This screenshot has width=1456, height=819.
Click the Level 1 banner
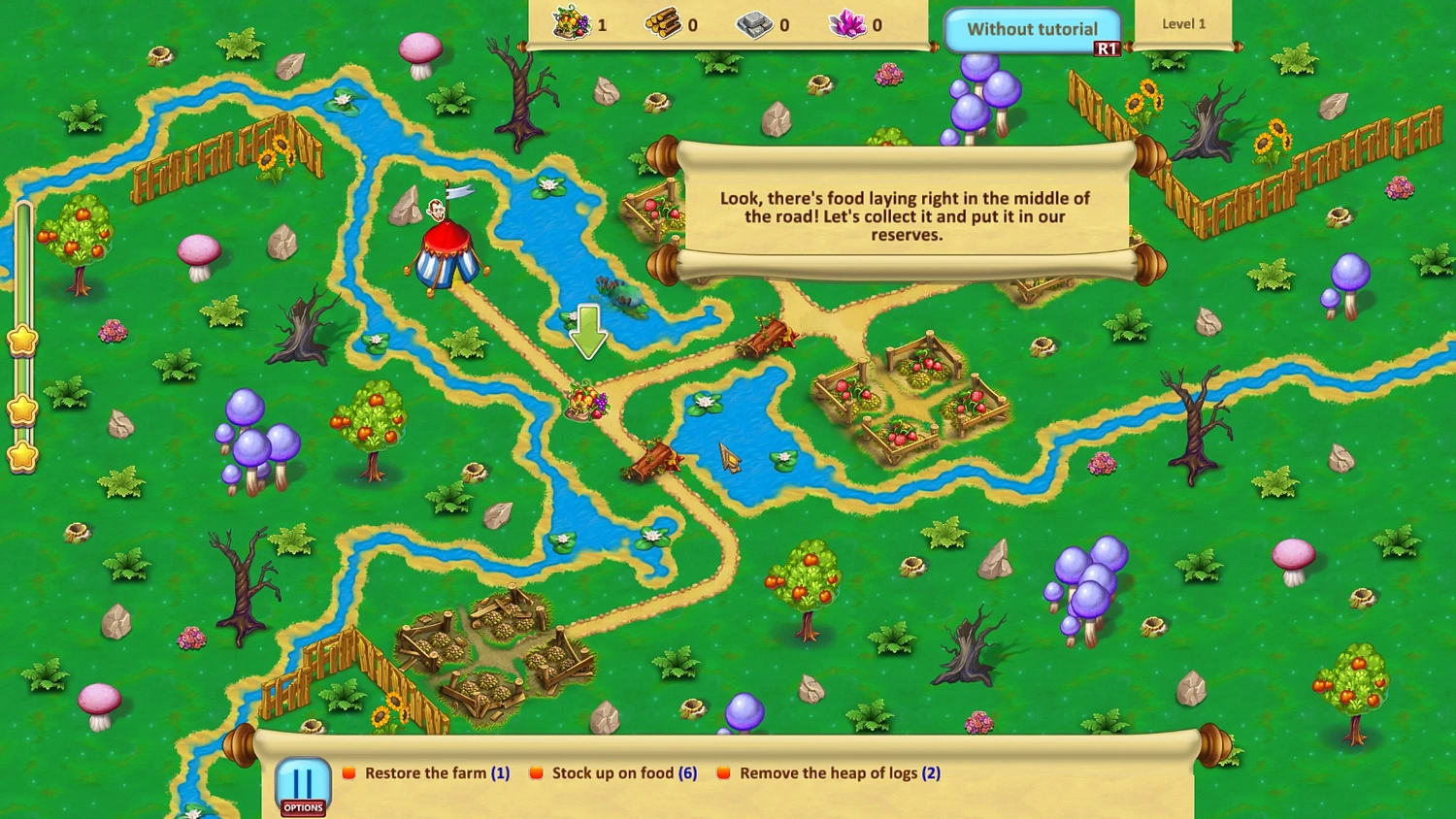pyautogui.click(x=1184, y=23)
